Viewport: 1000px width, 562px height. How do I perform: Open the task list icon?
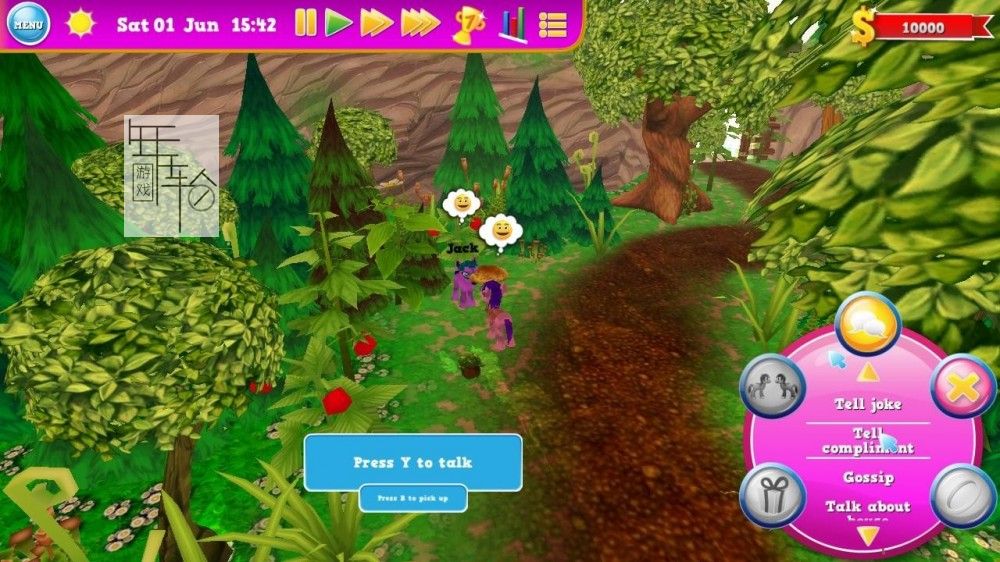coord(553,24)
